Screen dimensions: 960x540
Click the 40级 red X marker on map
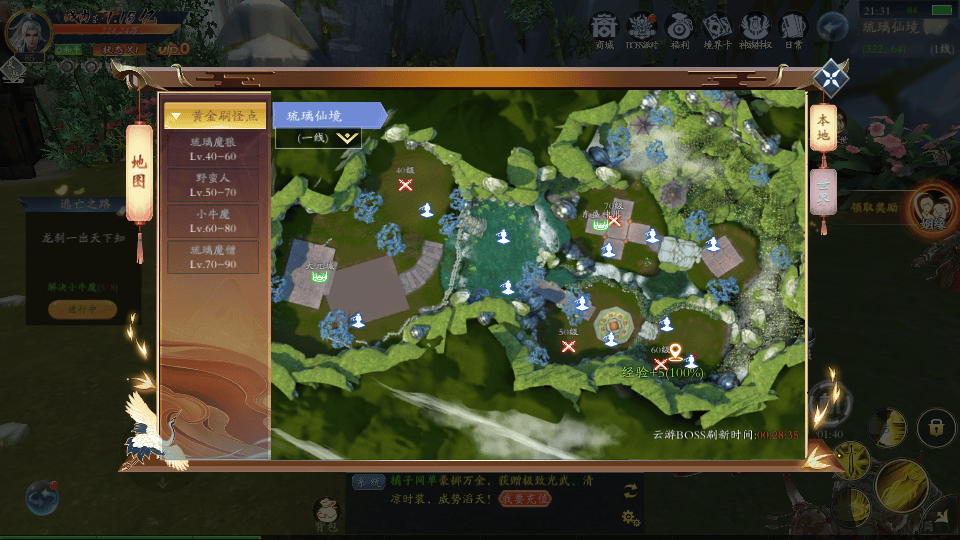[x=406, y=184]
